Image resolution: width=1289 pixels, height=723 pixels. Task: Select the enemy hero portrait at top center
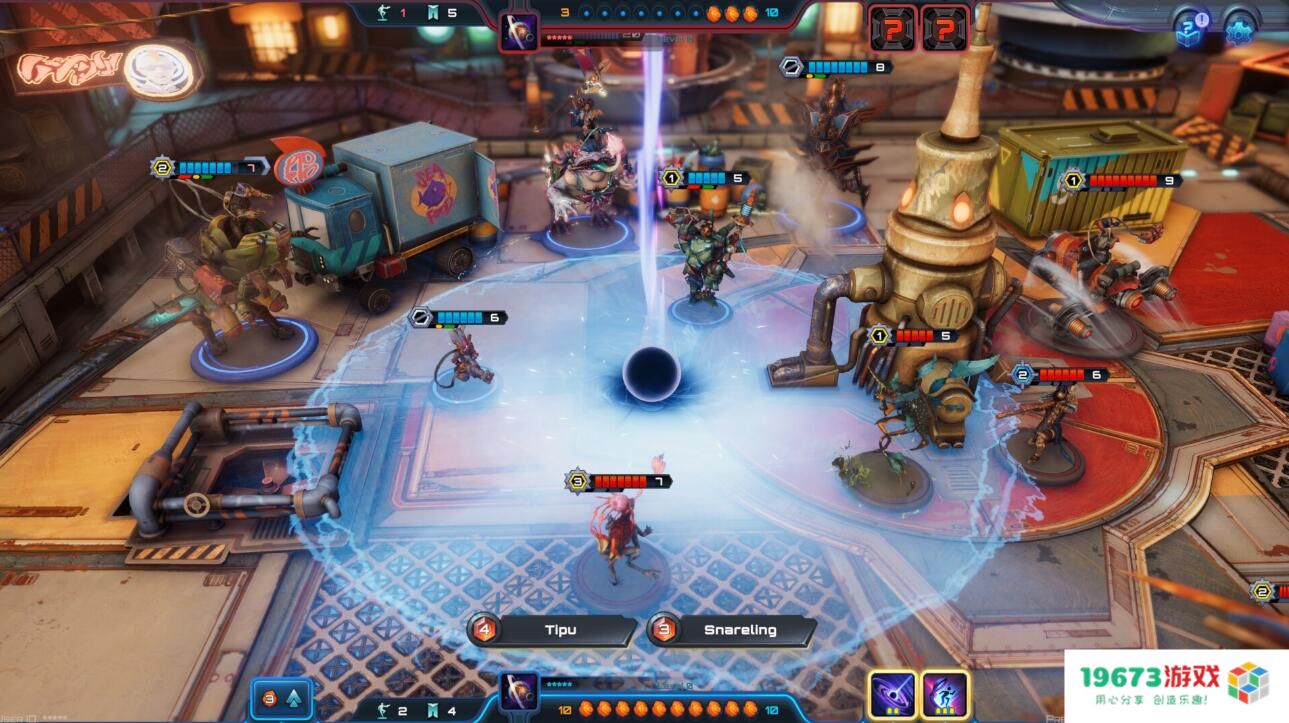(520, 29)
